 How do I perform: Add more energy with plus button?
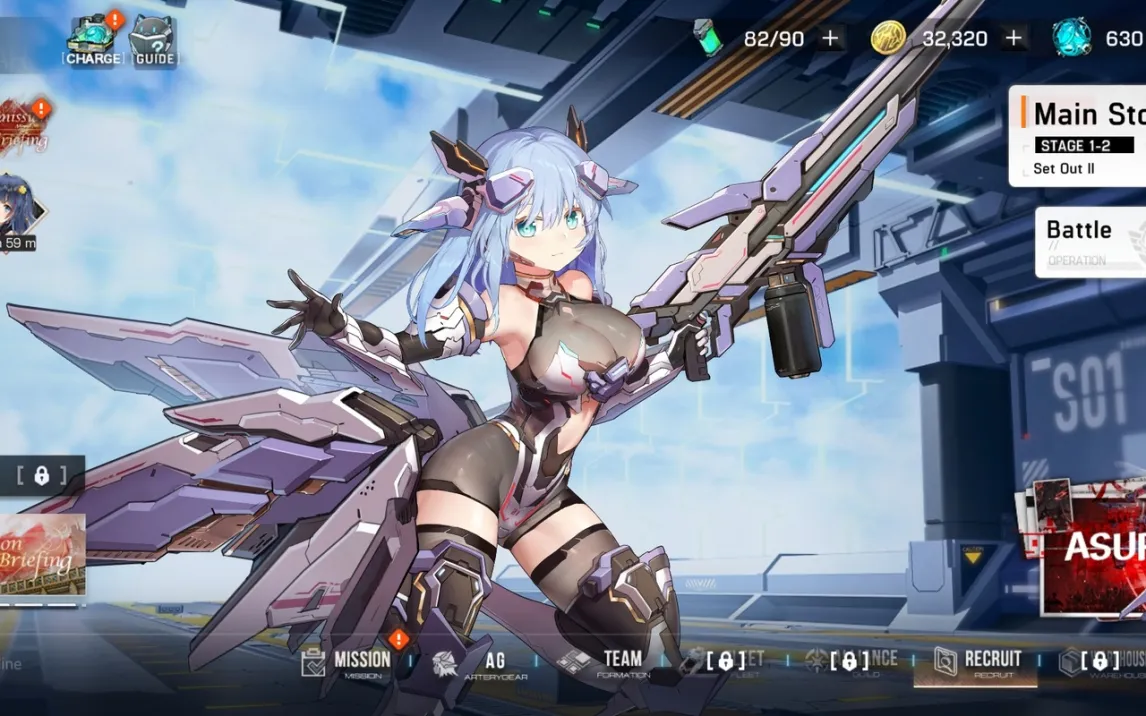830,39
